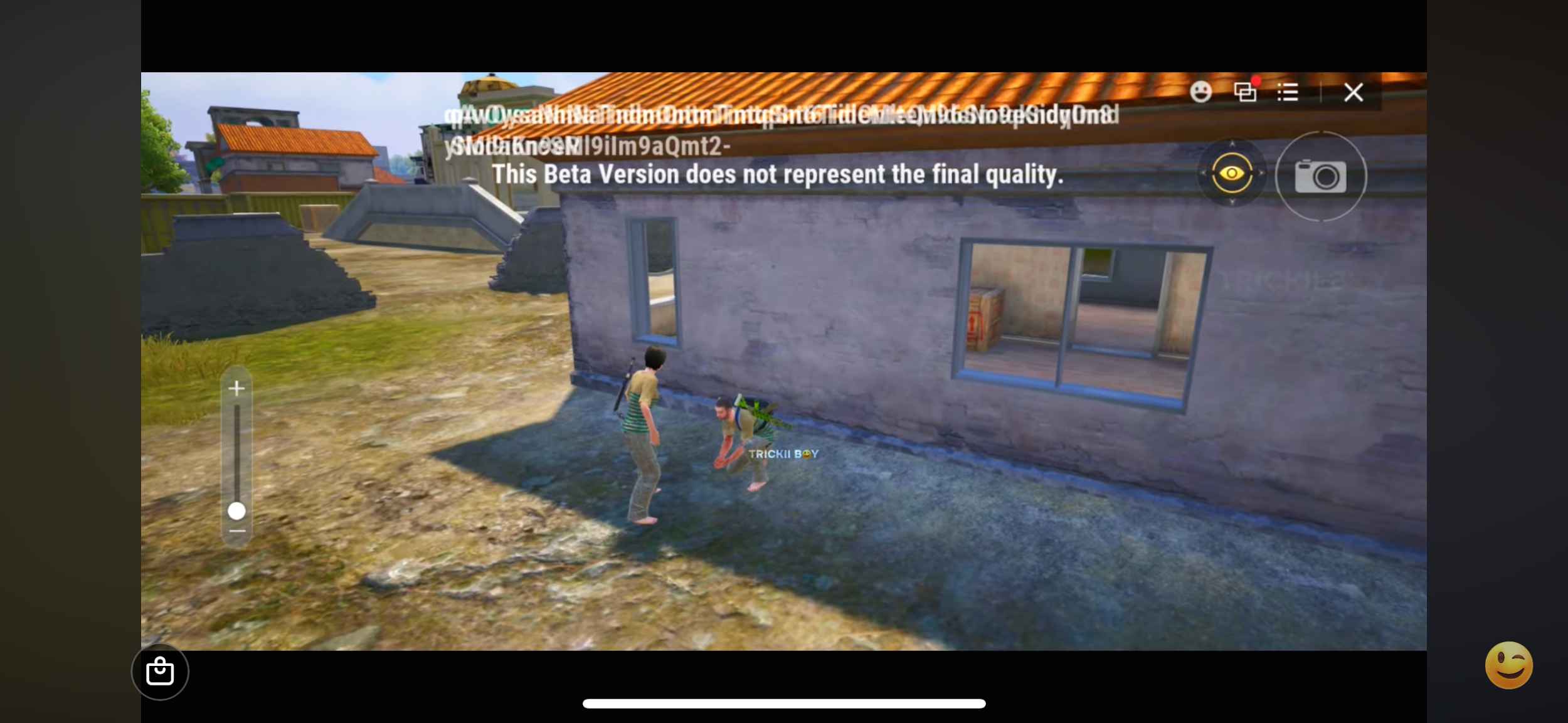The width and height of the screenshot is (1568, 723).
Task: Select the picture-in-picture window icon
Action: (1246, 93)
